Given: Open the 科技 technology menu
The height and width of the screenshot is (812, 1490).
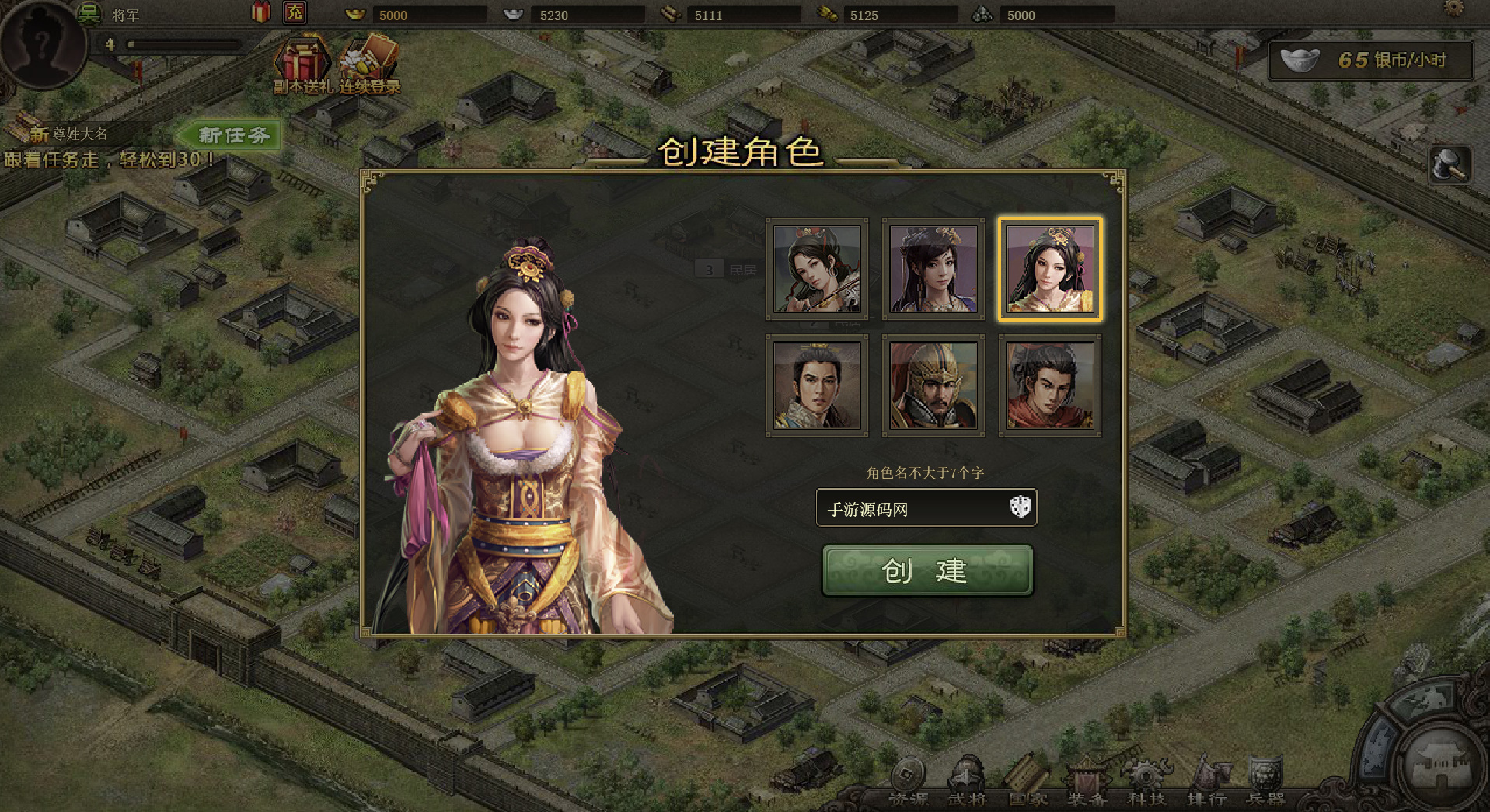Looking at the screenshot, I should pyautogui.click(x=1146, y=781).
